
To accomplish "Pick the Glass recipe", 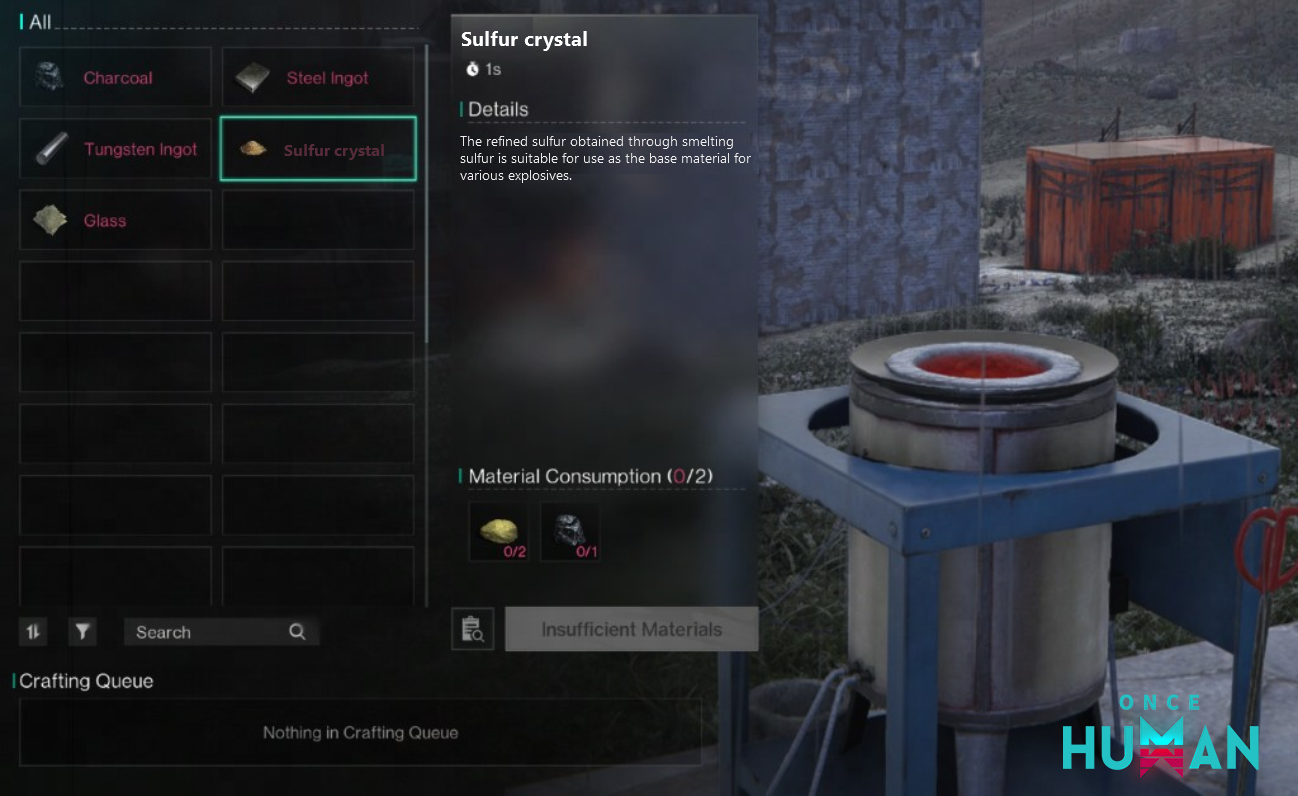I will click(115, 220).
